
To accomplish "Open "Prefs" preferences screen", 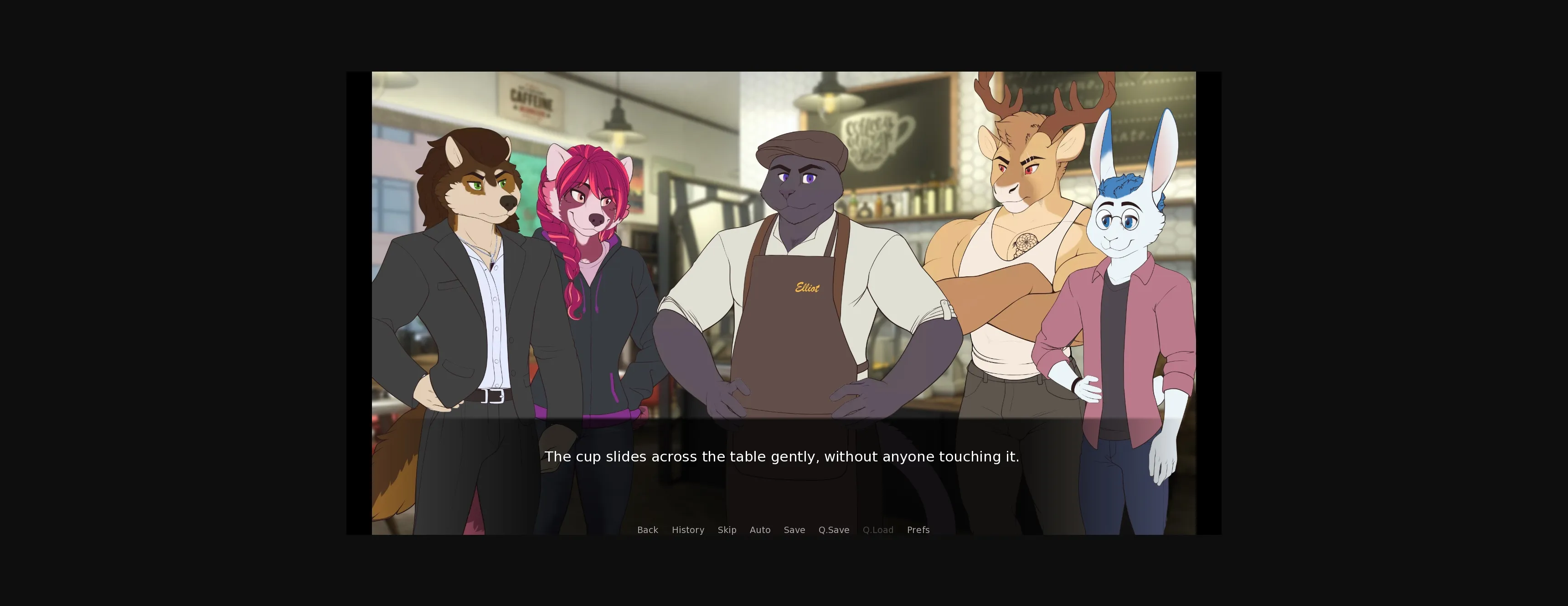I will point(918,530).
